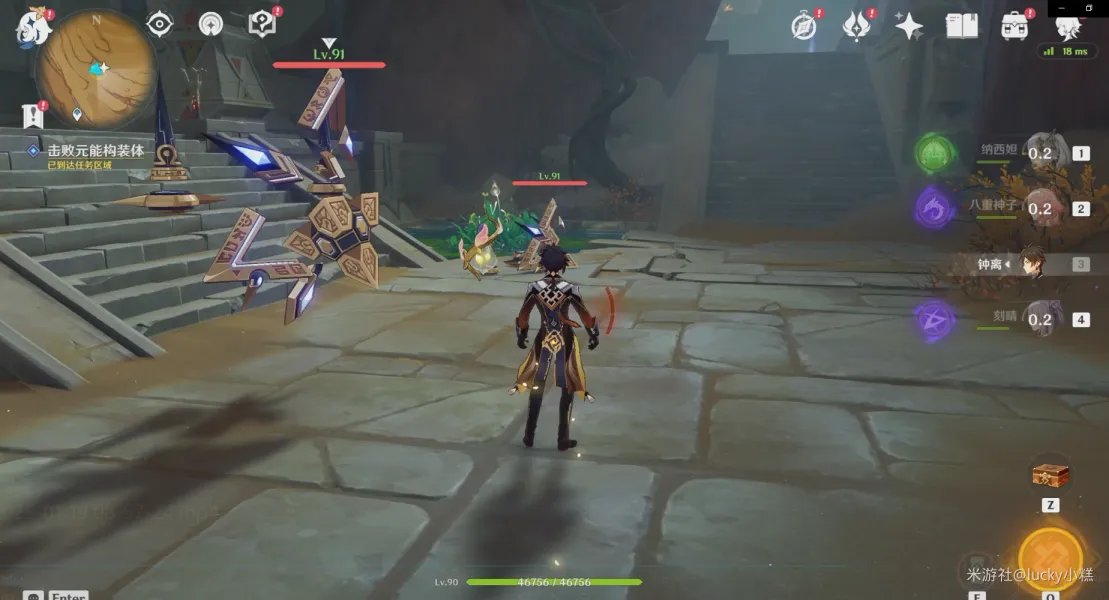Open the adventurer handbook book icon

click(x=962, y=26)
